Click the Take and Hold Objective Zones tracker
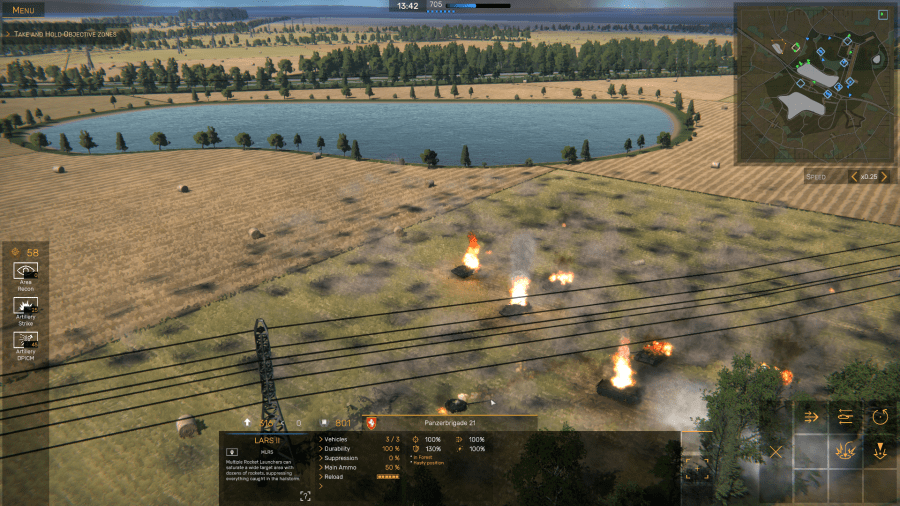Screen dimensions: 900x506 tap(65, 34)
